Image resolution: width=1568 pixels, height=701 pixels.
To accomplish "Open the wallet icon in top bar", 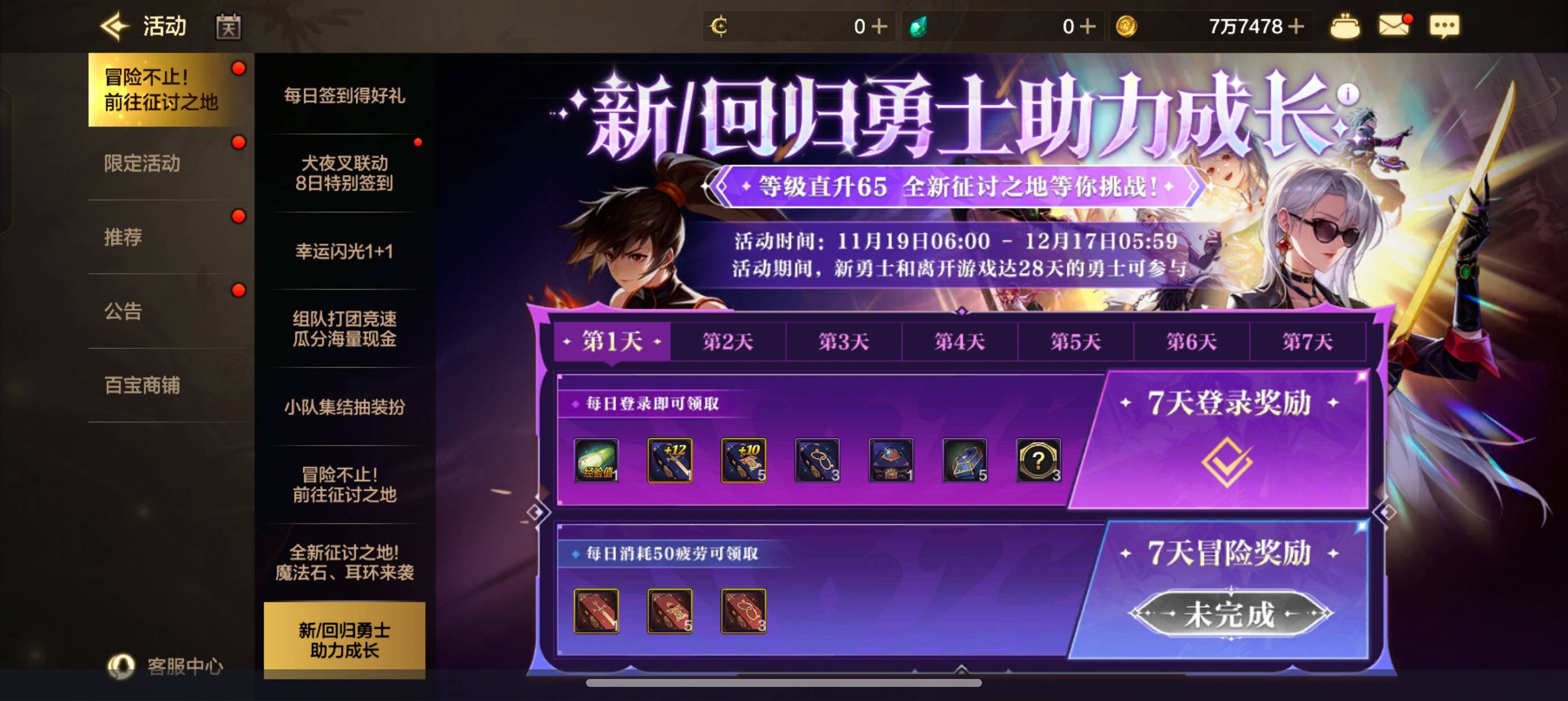I will pos(1346,25).
